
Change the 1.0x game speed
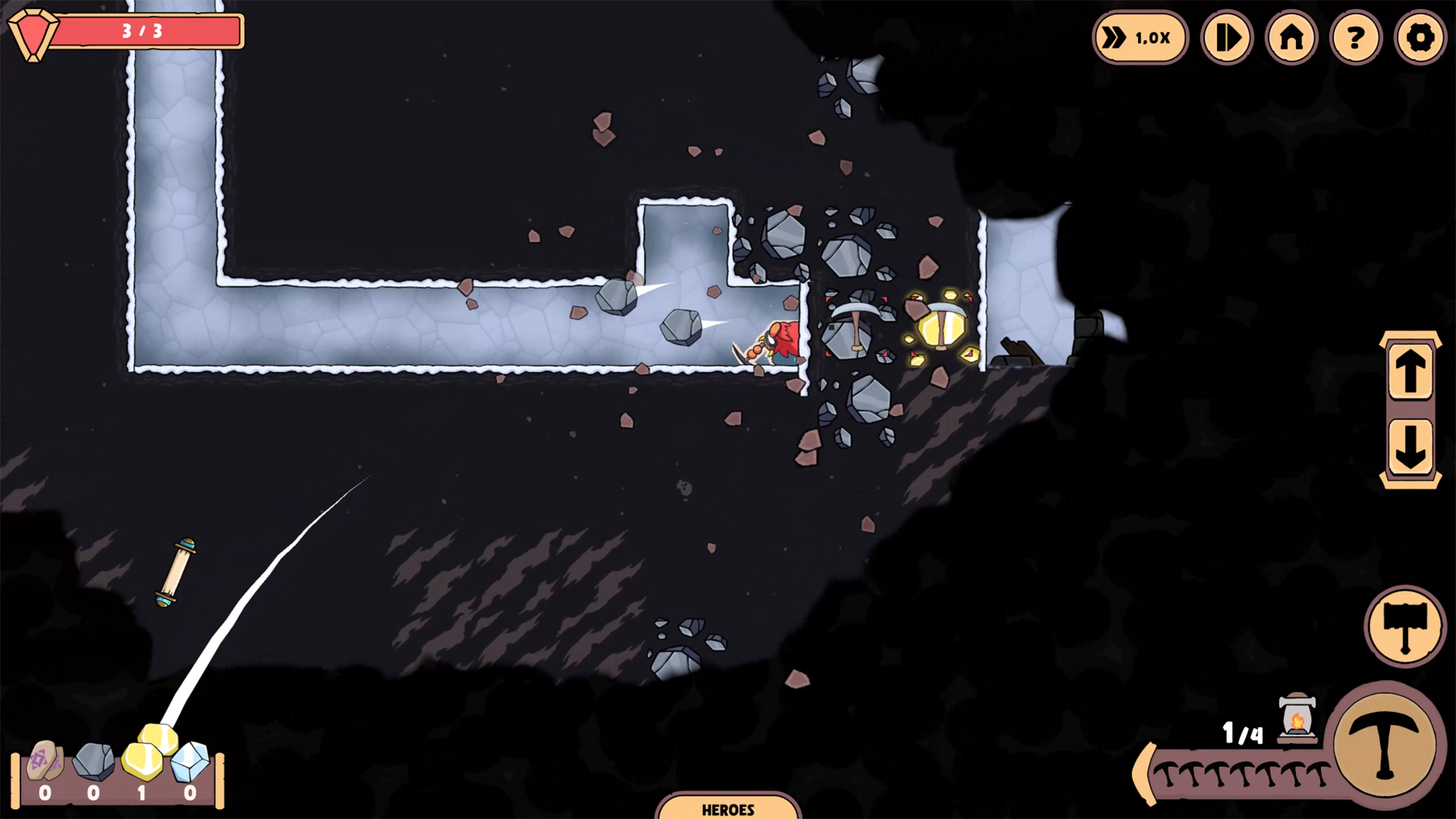[x=1139, y=37]
